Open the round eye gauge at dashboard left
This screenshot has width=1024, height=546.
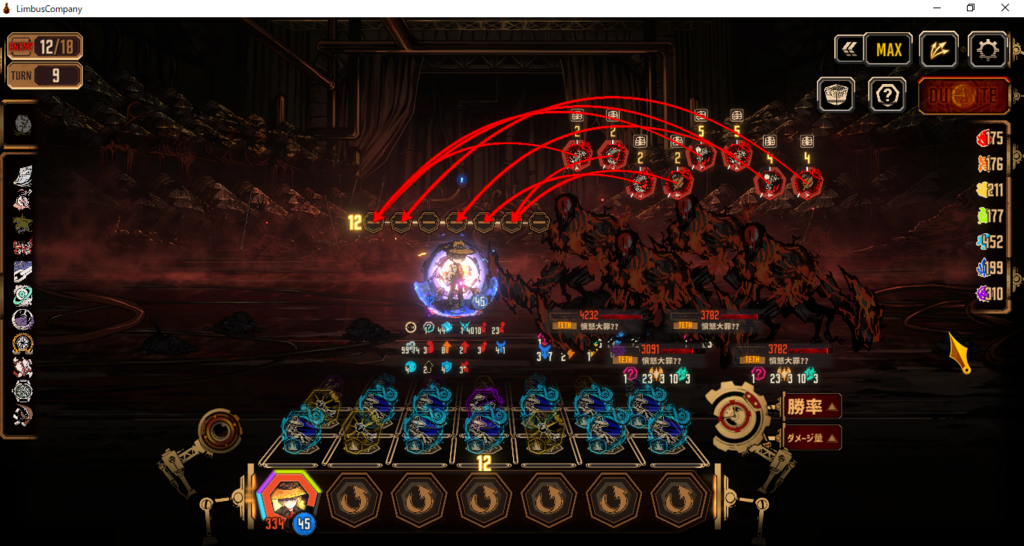tap(218, 432)
